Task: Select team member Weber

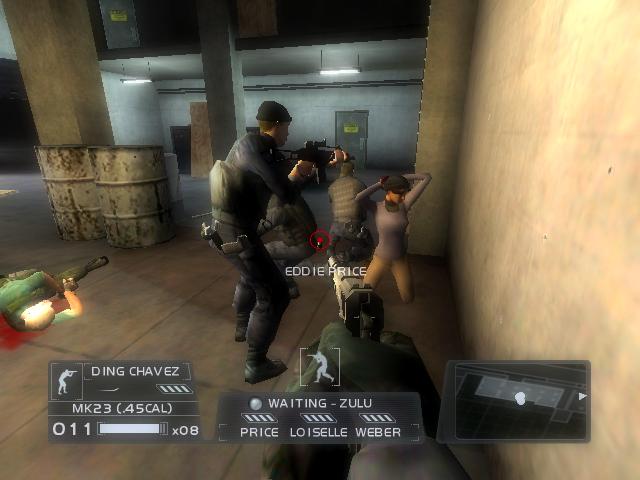Action: pyautogui.click(x=378, y=432)
